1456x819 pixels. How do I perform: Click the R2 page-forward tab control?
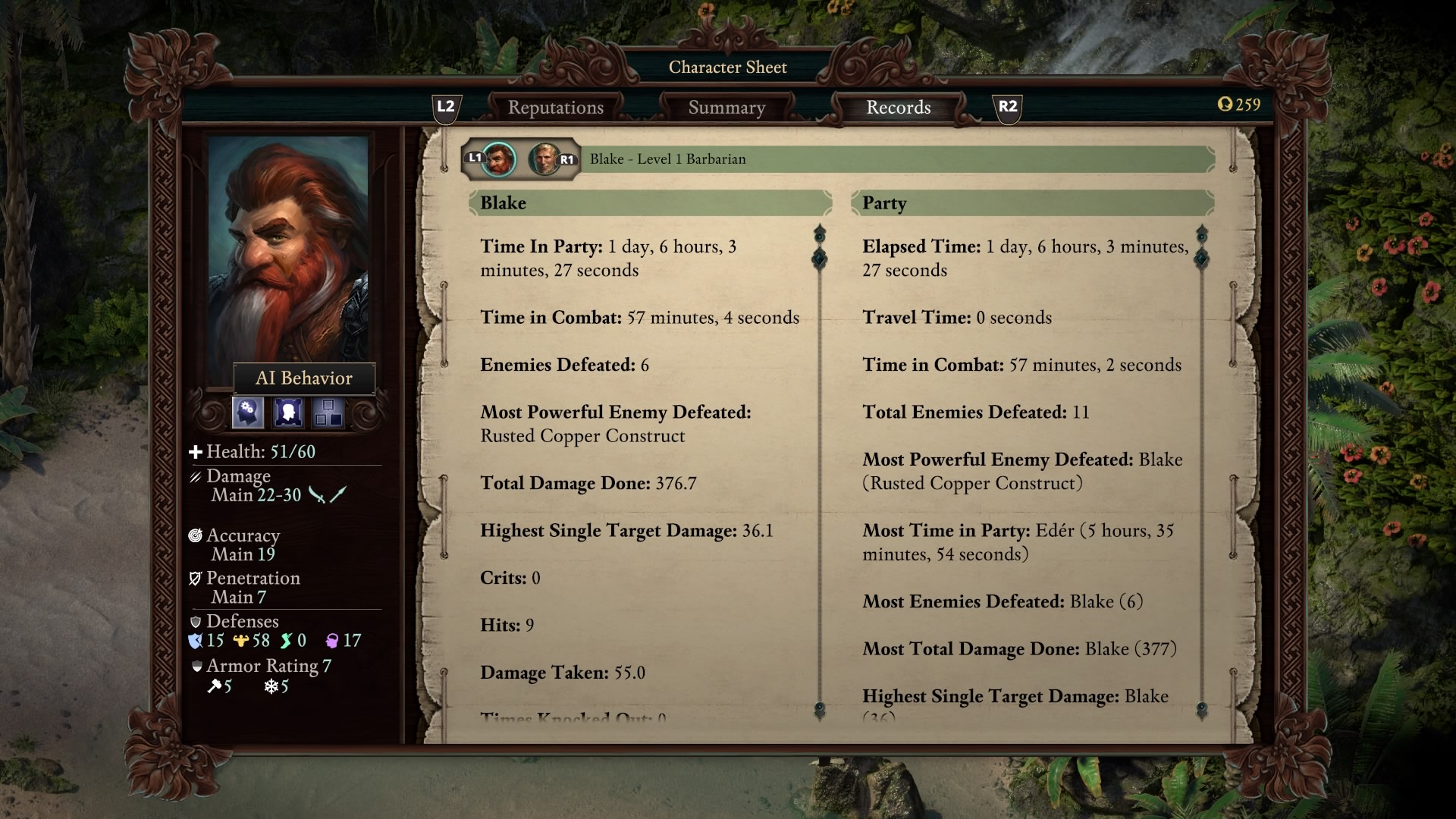[x=1008, y=108]
